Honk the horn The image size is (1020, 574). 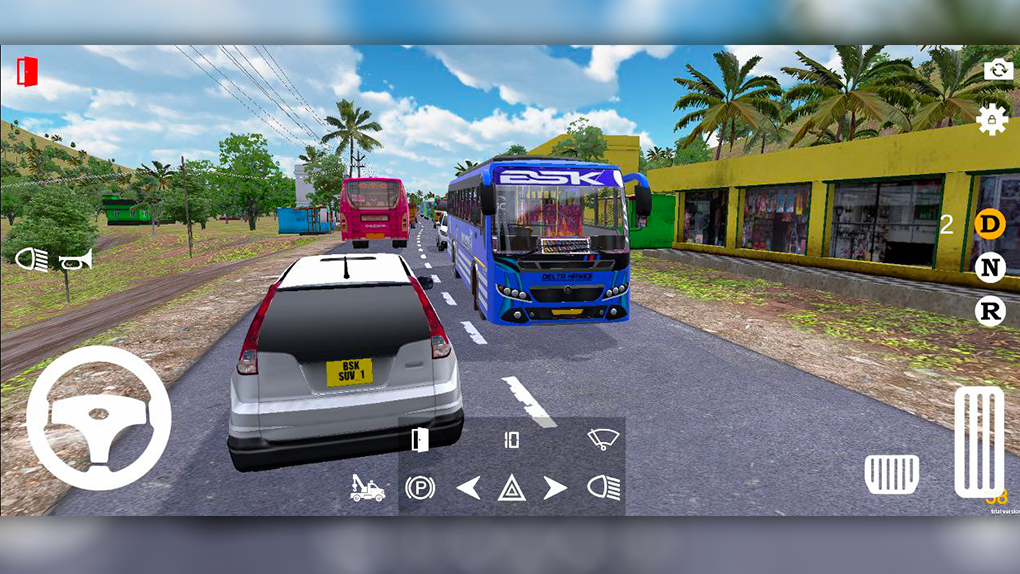(76, 260)
